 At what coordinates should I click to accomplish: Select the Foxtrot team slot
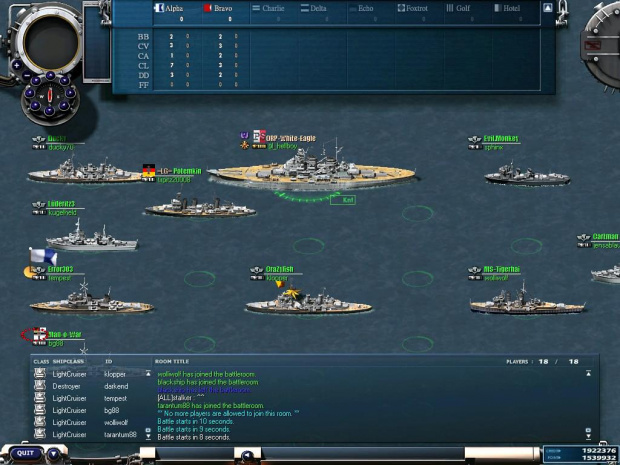(415, 8)
